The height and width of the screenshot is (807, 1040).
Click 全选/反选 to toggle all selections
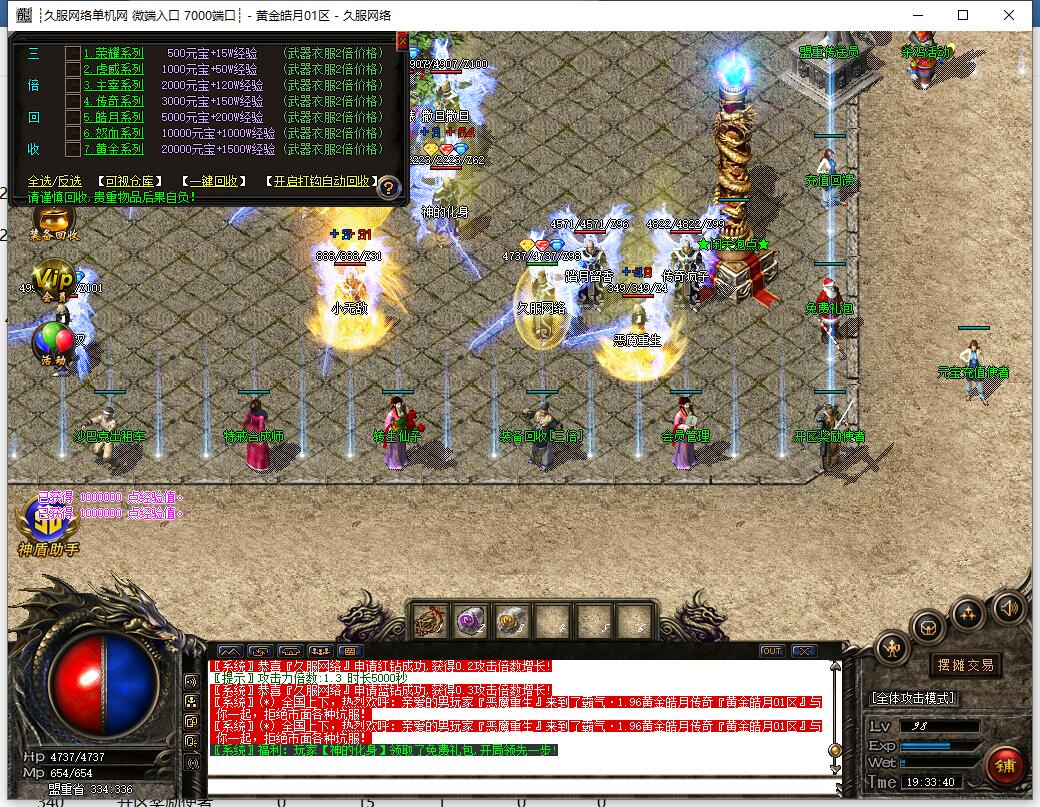point(54,181)
